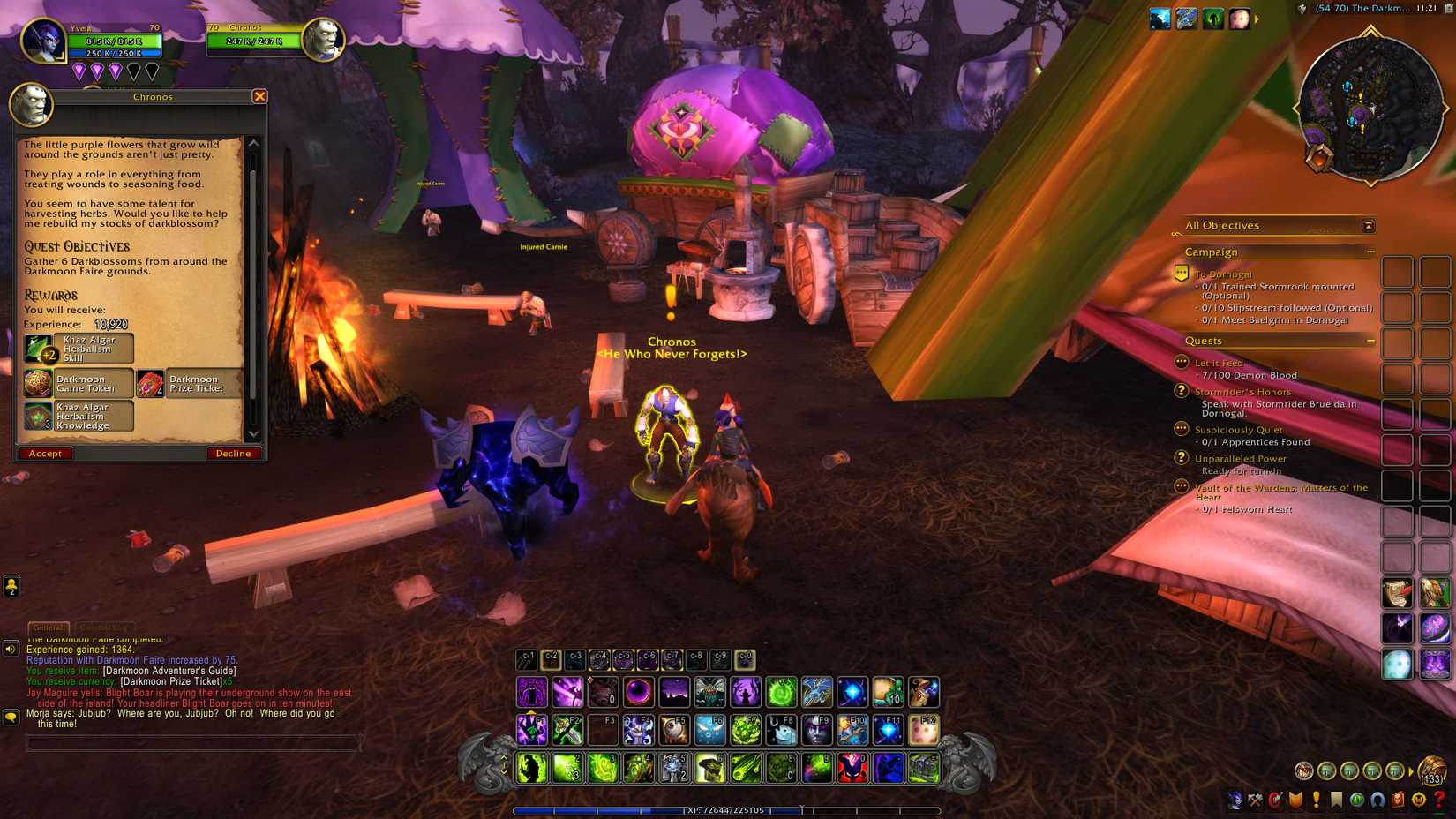Accept Chronos's Darkblossom quest

(45, 453)
